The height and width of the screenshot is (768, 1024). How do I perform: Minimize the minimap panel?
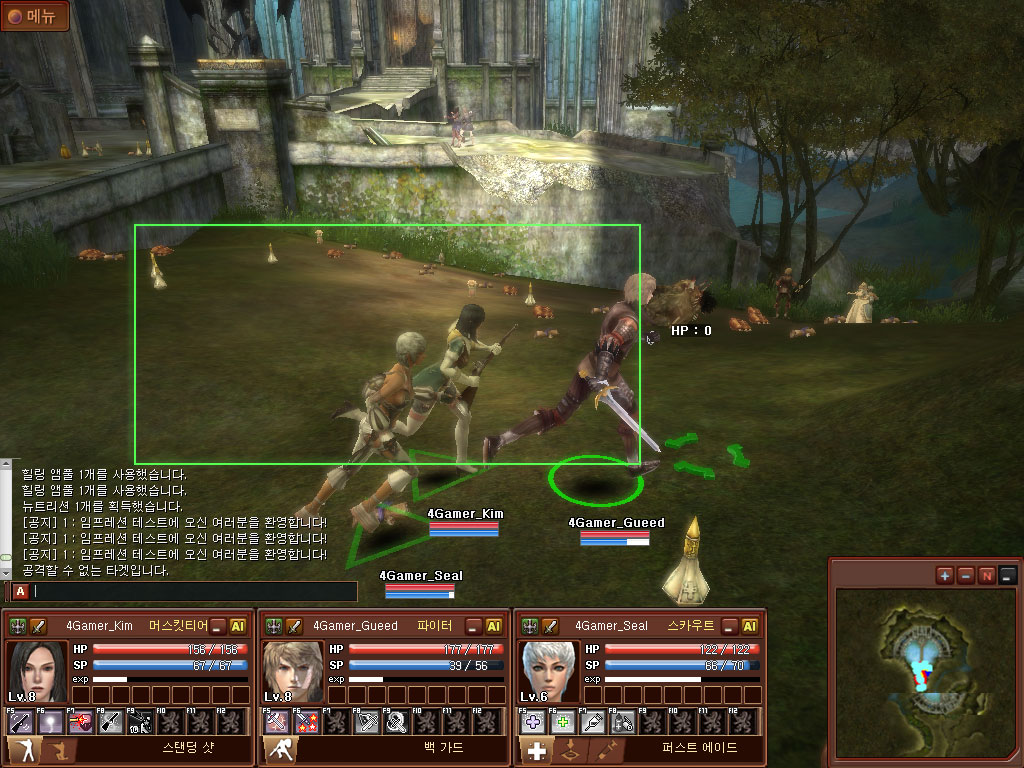tap(1008, 575)
